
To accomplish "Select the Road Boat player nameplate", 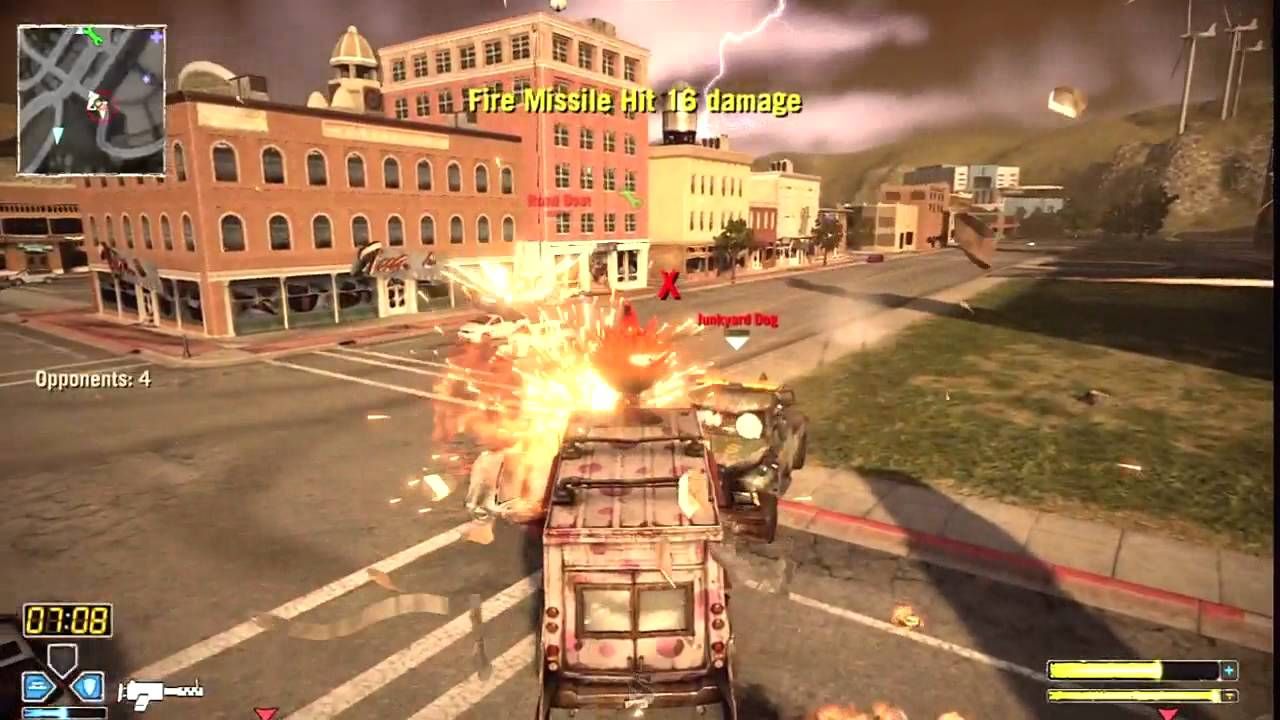I will [560, 203].
